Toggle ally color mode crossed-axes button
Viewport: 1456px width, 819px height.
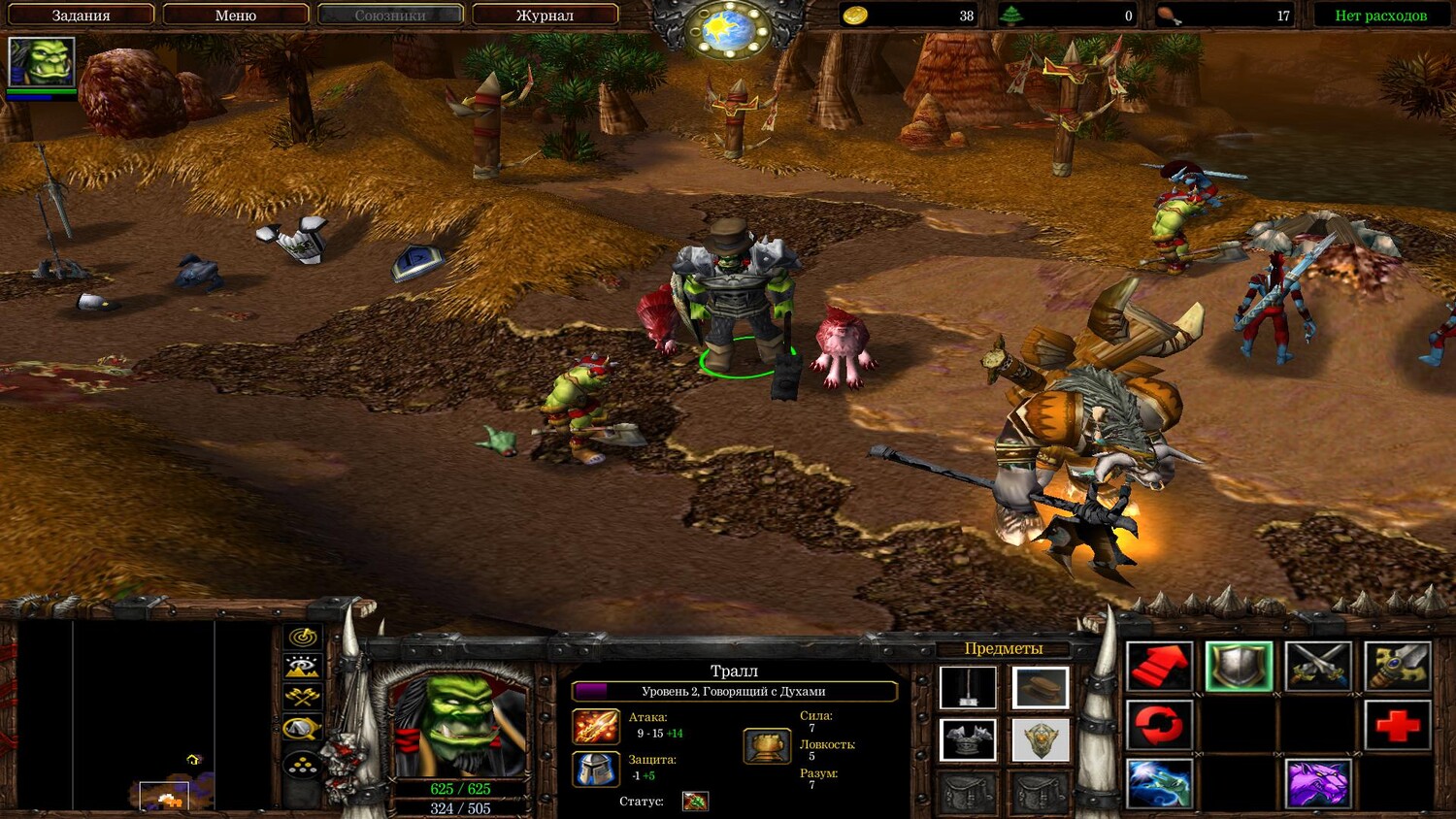(303, 697)
